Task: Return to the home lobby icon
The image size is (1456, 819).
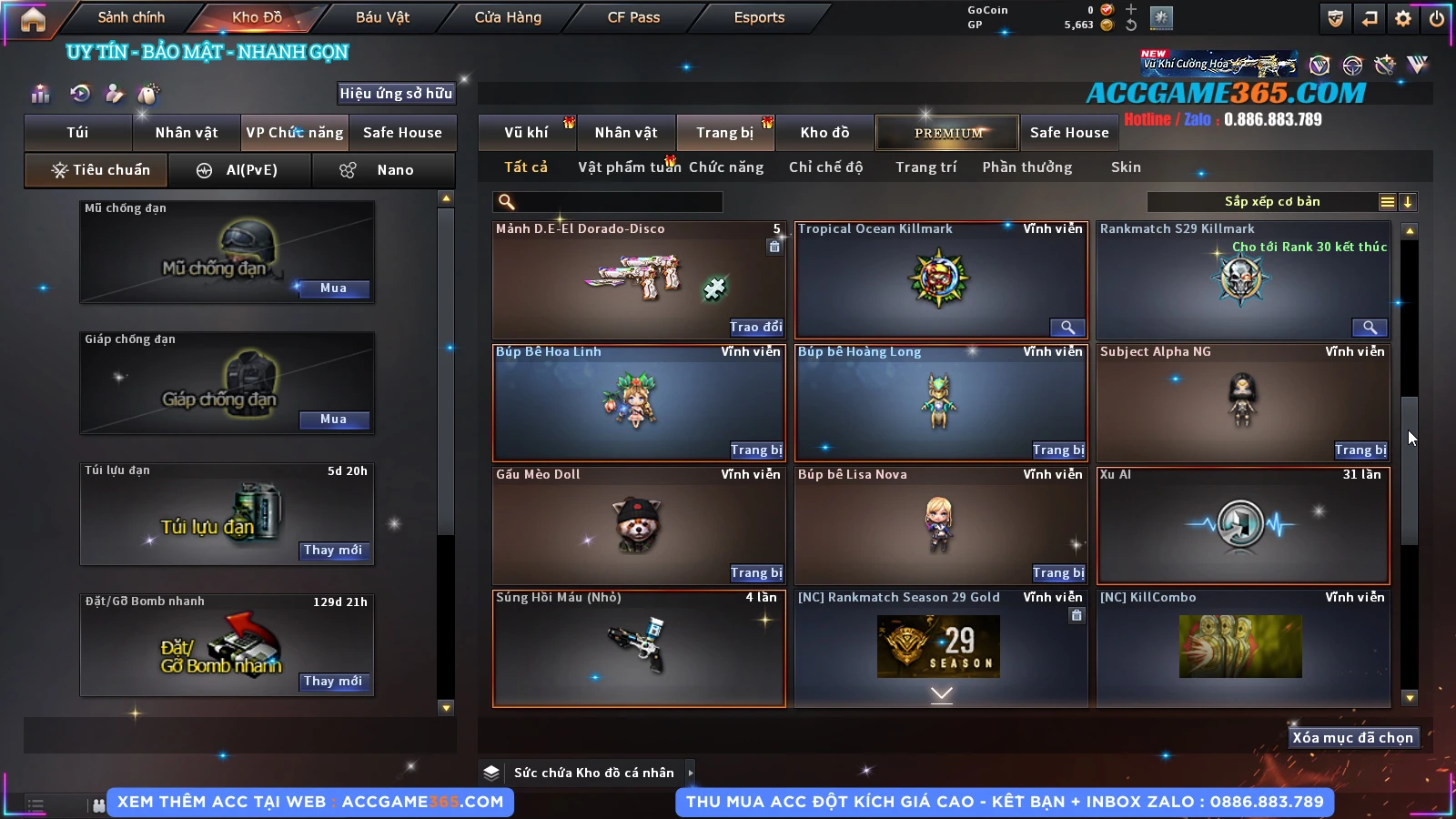Action: [33, 18]
